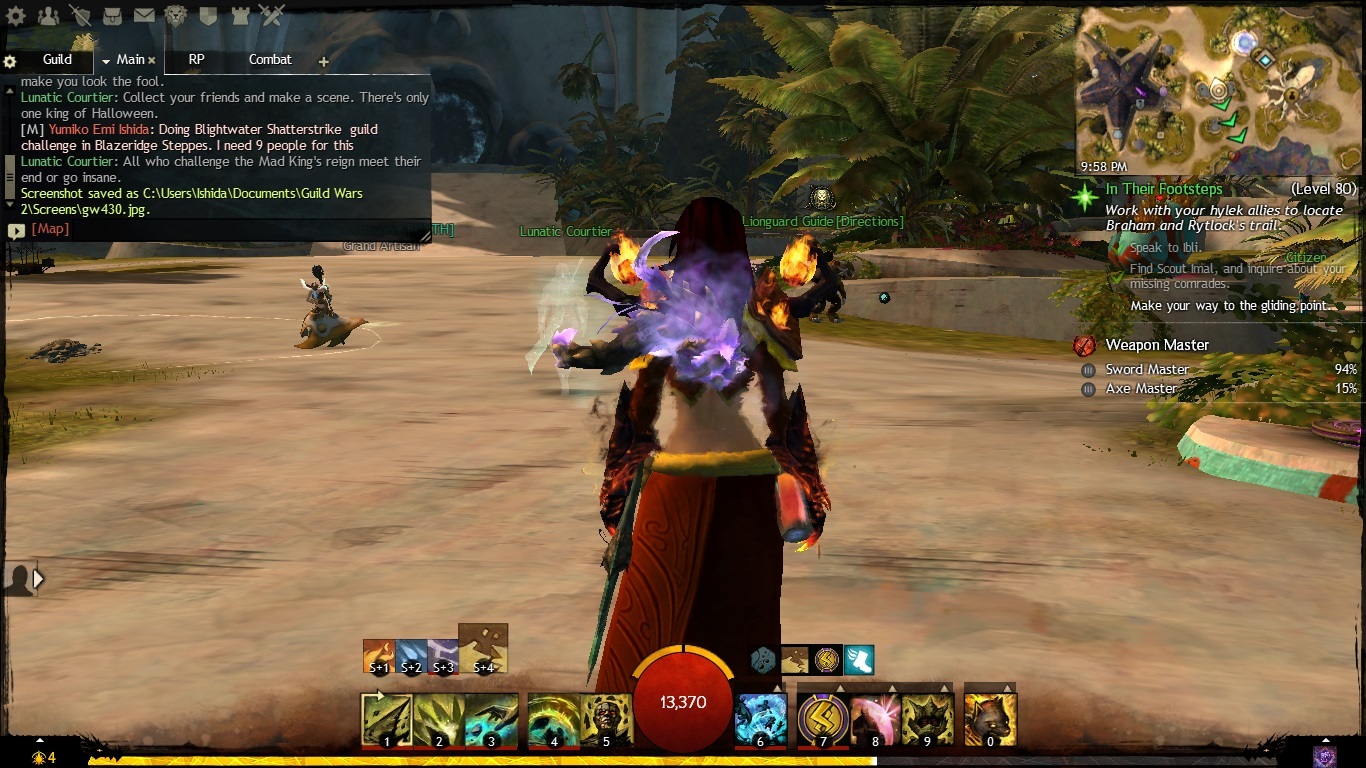
Task: Open the PvP crossed swords icon
Action: tap(272, 16)
